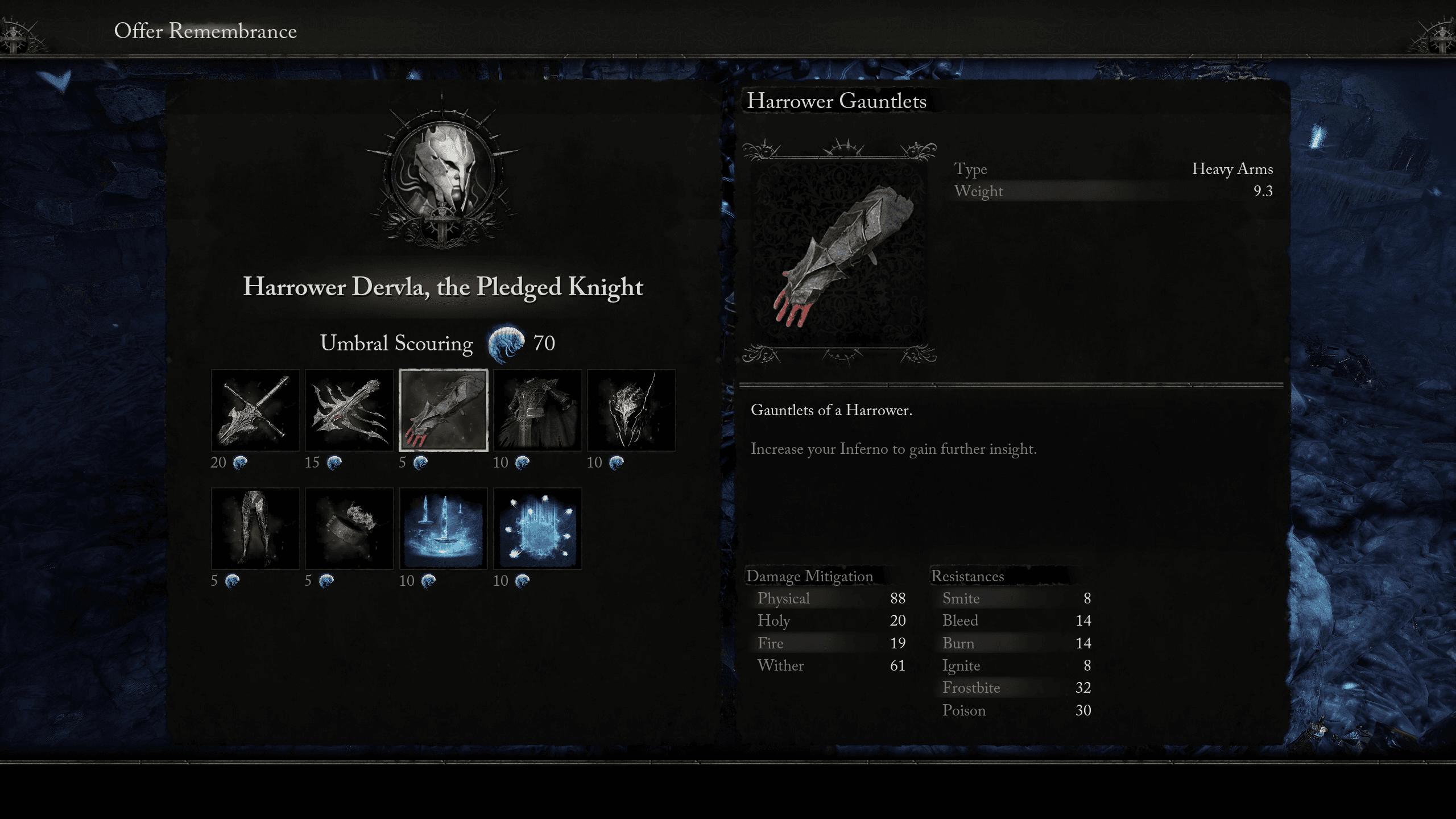This screenshot has height=819, width=1456.
Task: Select the flowered ring item
Action: click(x=349, y=529)
